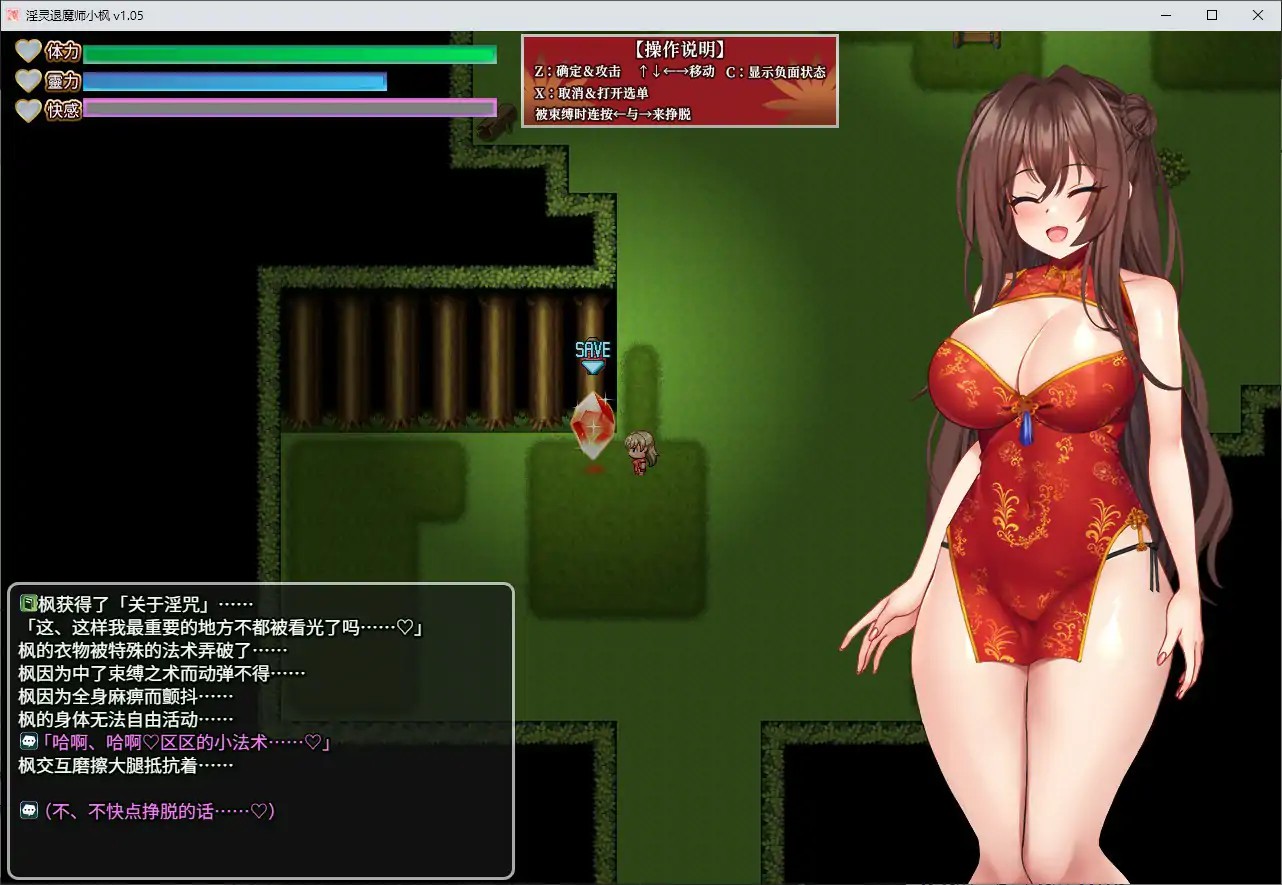Click the down arrow beneath the SAVE label
This screenshot has width=1282, height=885.
(x=593, y=368)
